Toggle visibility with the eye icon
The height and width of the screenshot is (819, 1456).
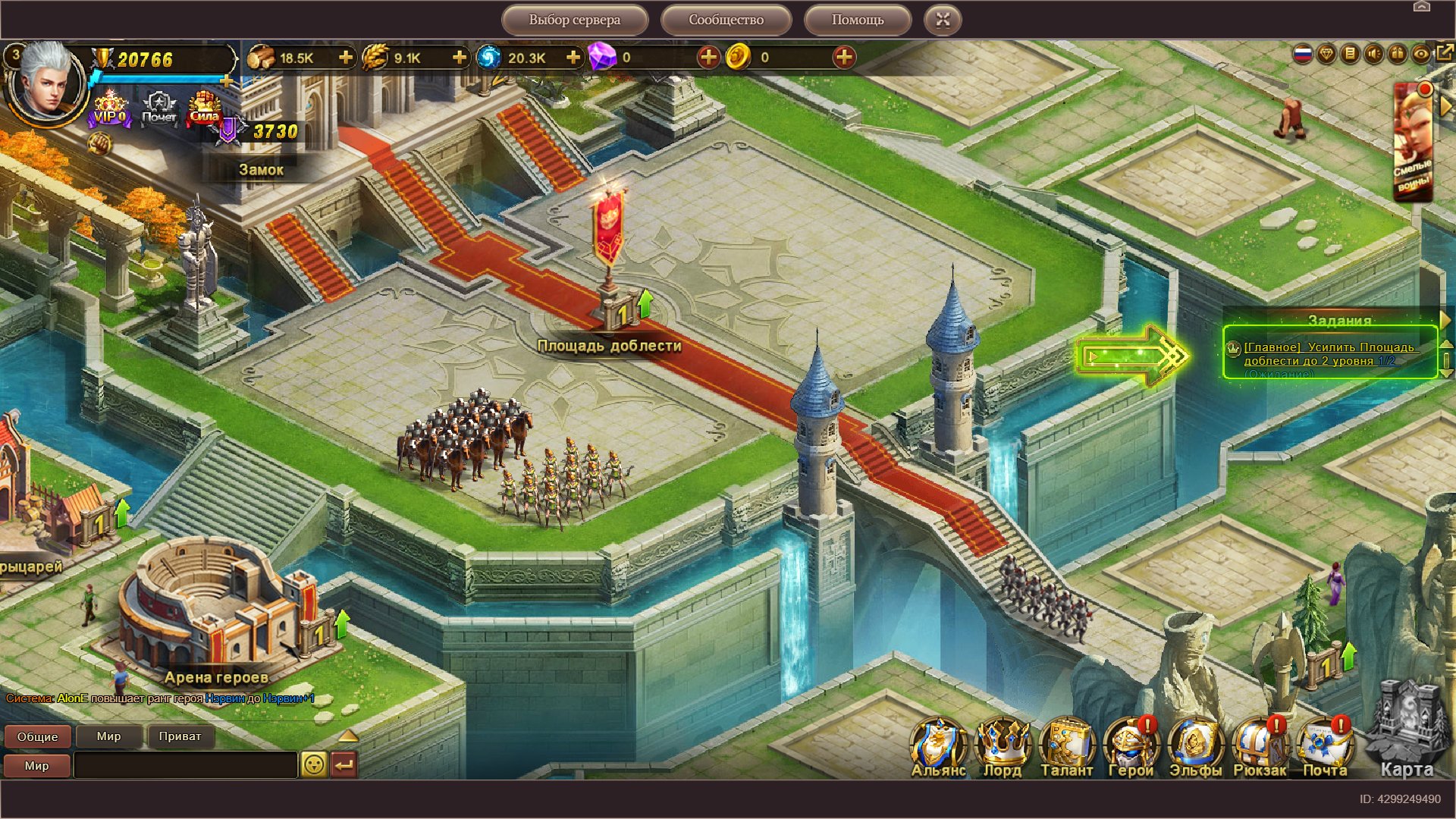pos(1420,54)
